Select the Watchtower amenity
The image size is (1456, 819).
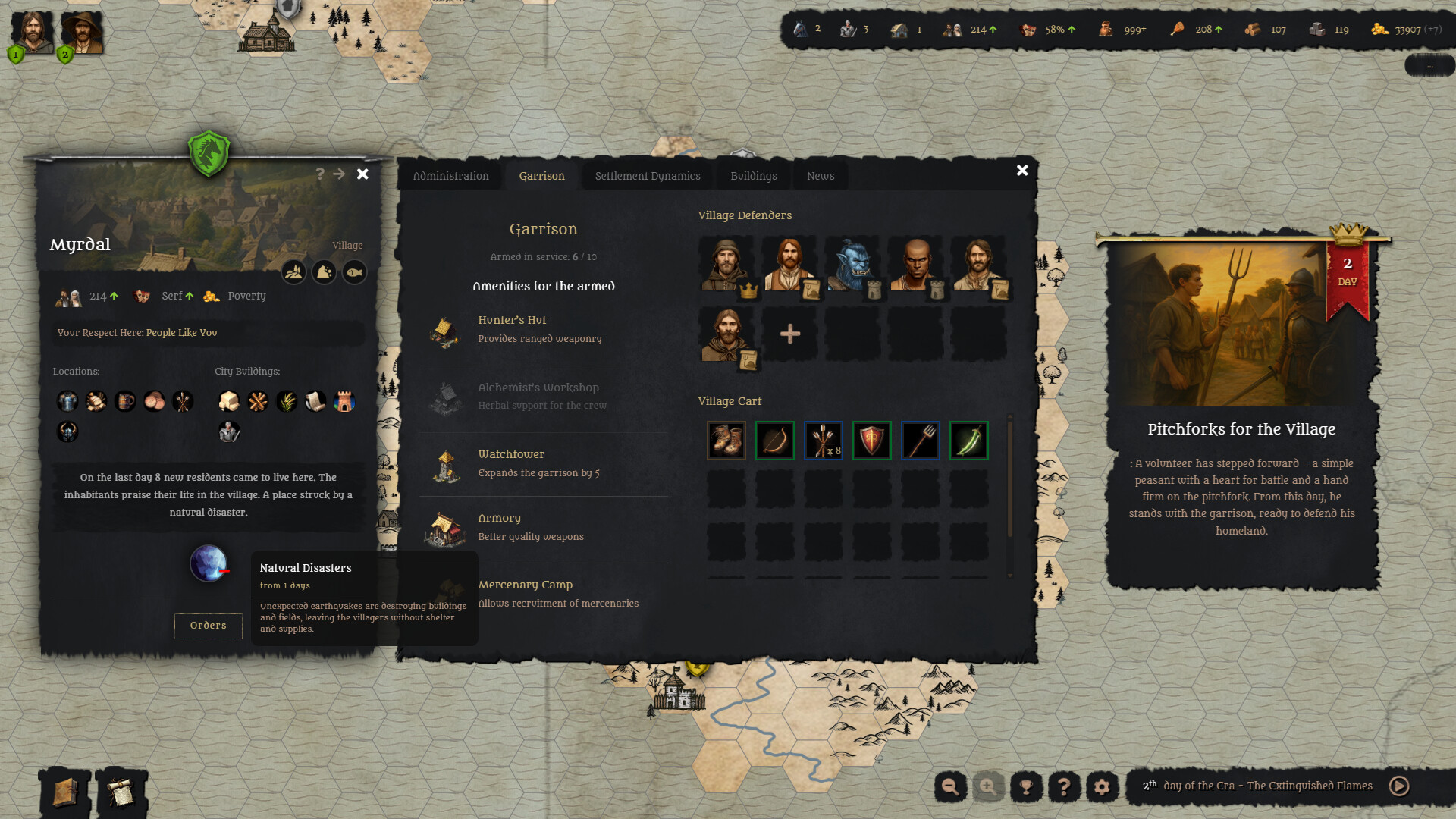(x=511, y=463)
